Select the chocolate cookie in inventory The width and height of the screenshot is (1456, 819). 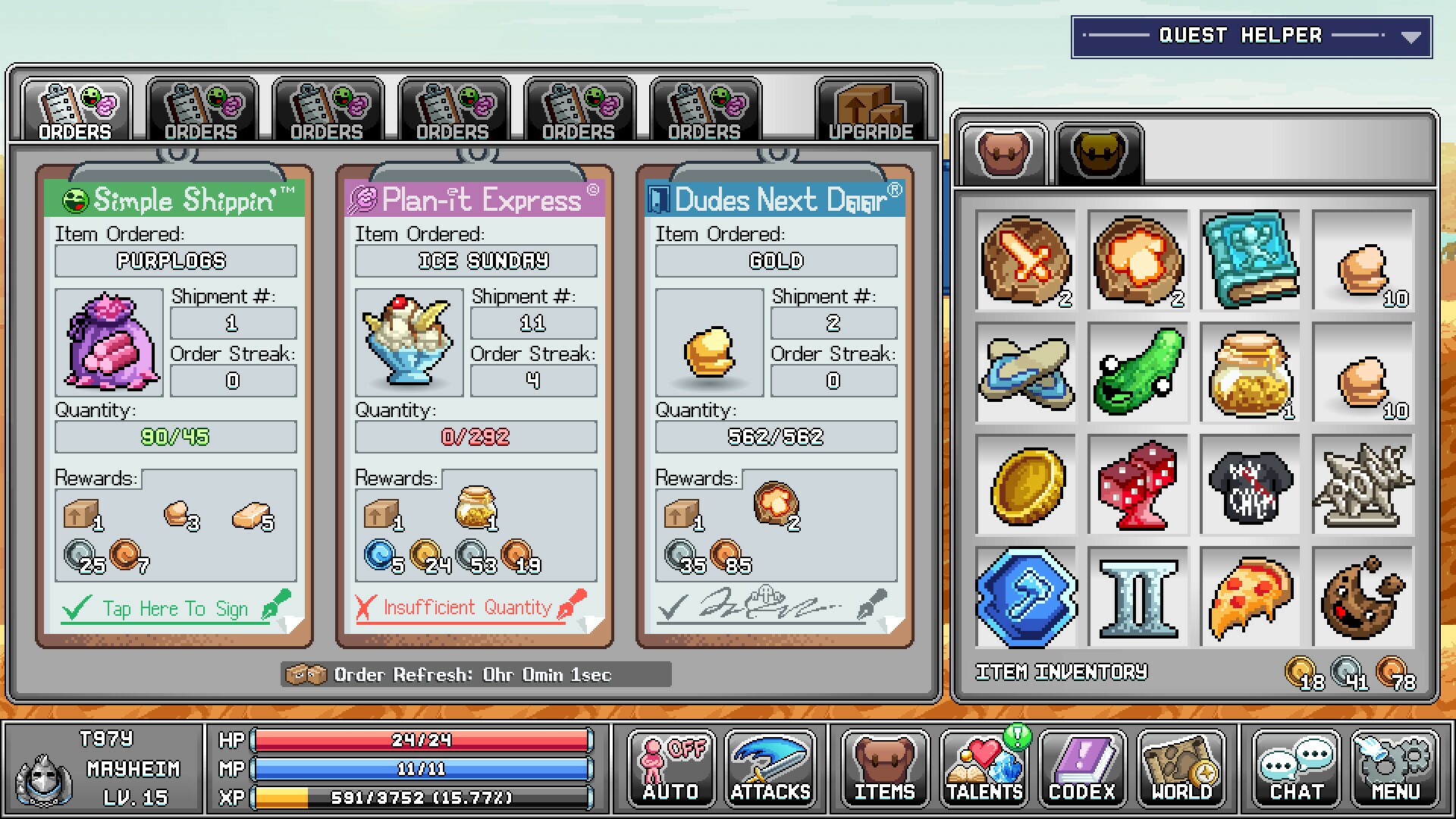(1363, 598)
